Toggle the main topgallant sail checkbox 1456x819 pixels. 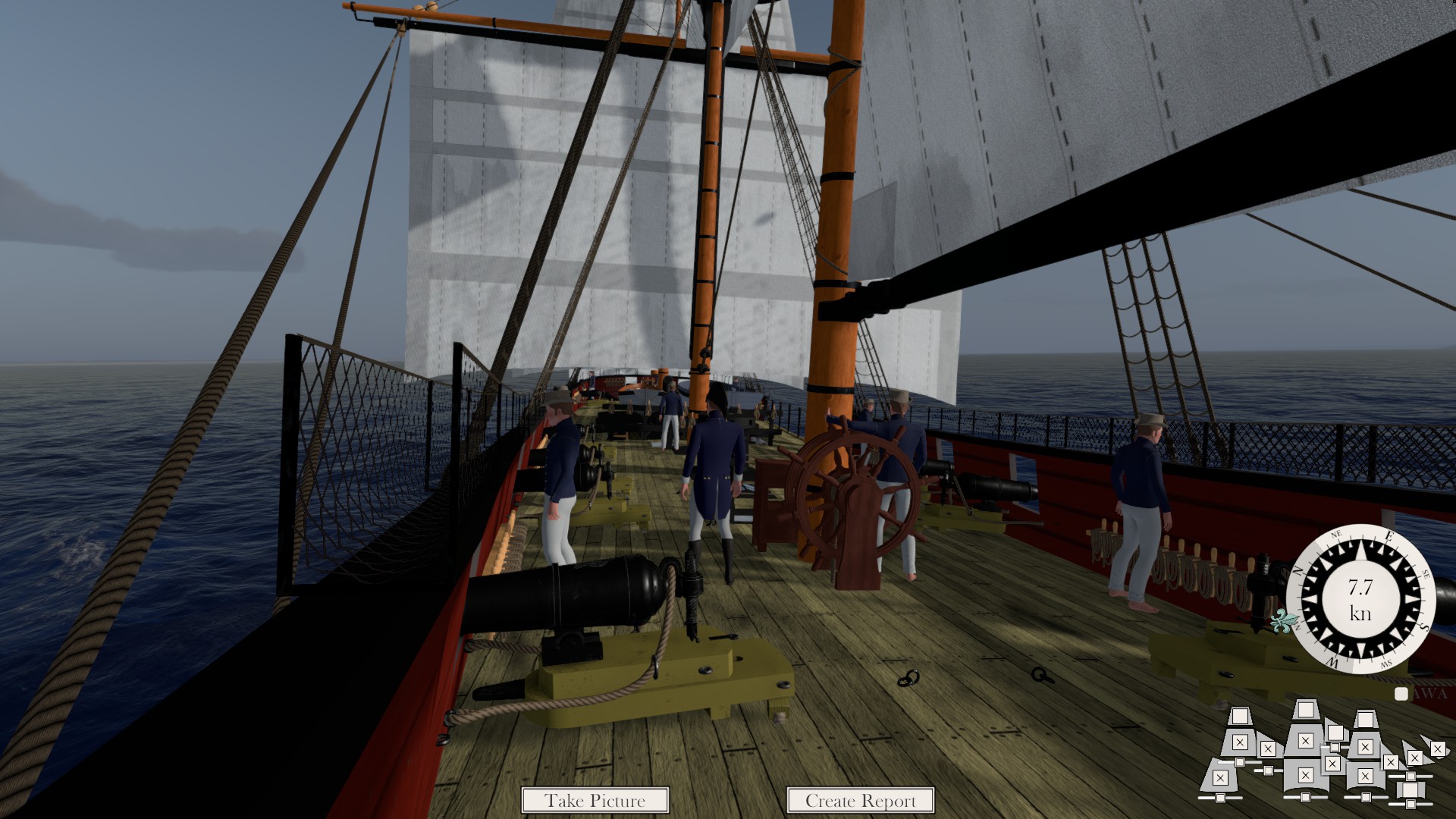click(1305, 710)
